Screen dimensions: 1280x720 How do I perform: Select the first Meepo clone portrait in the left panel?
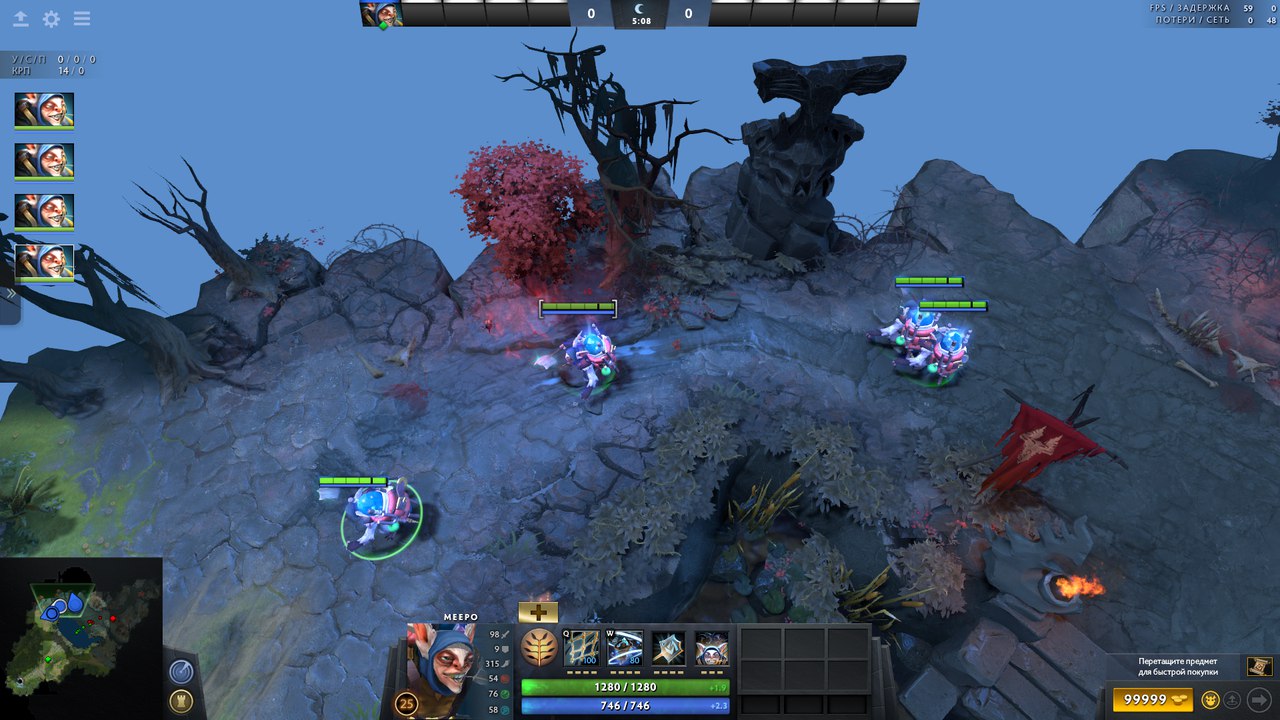tap(44, 110)
